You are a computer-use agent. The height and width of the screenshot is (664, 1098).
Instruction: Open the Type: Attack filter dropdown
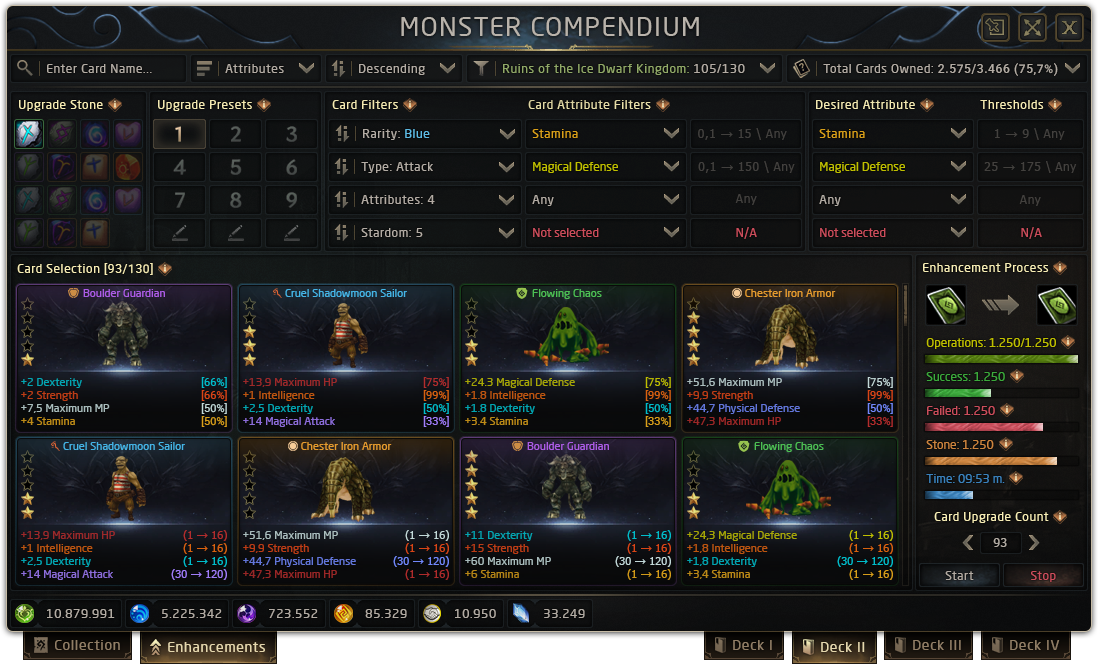(x=424, y=167)
